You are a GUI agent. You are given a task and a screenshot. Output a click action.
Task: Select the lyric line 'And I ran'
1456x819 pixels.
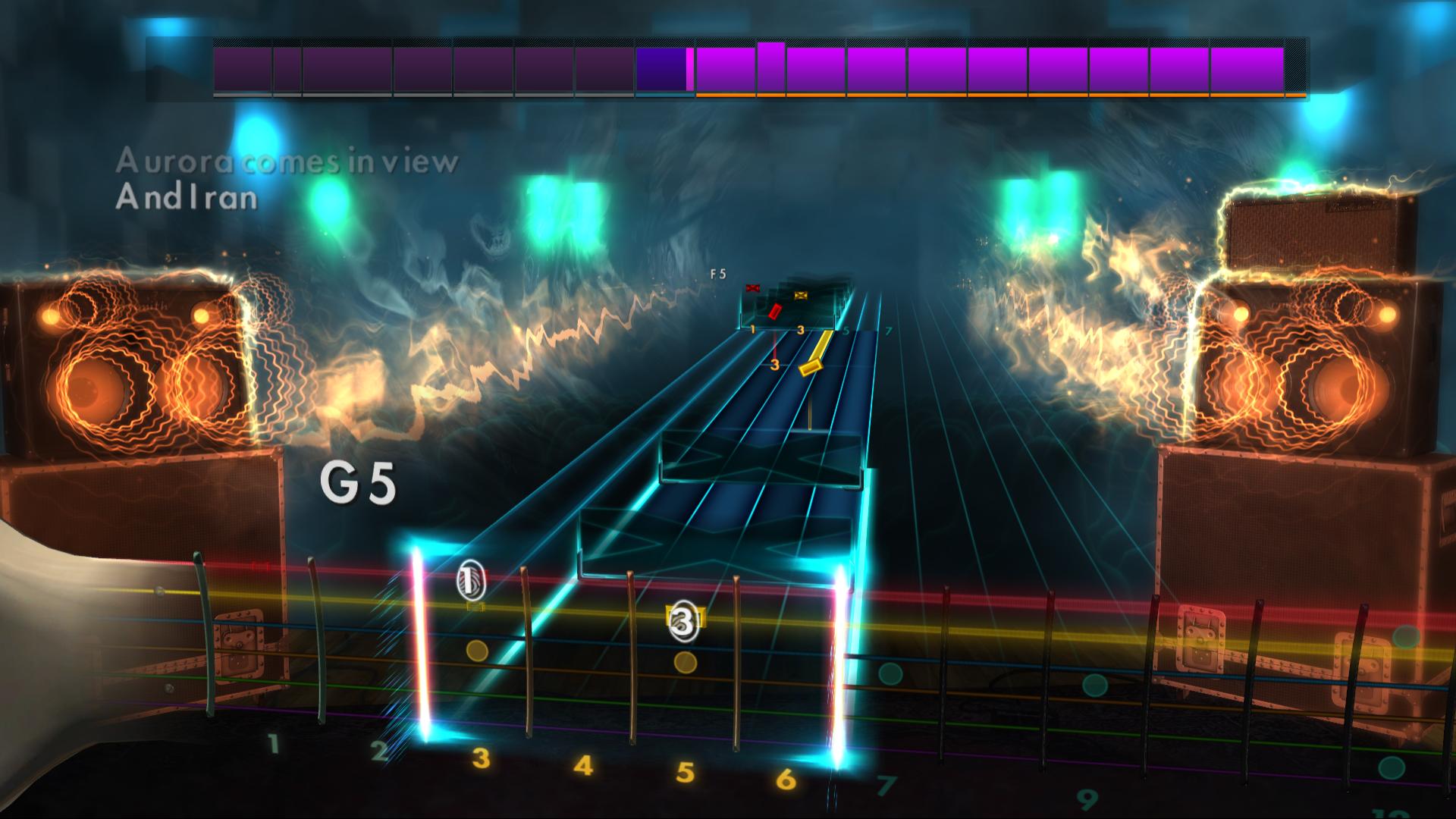click(x=186, y=199)
